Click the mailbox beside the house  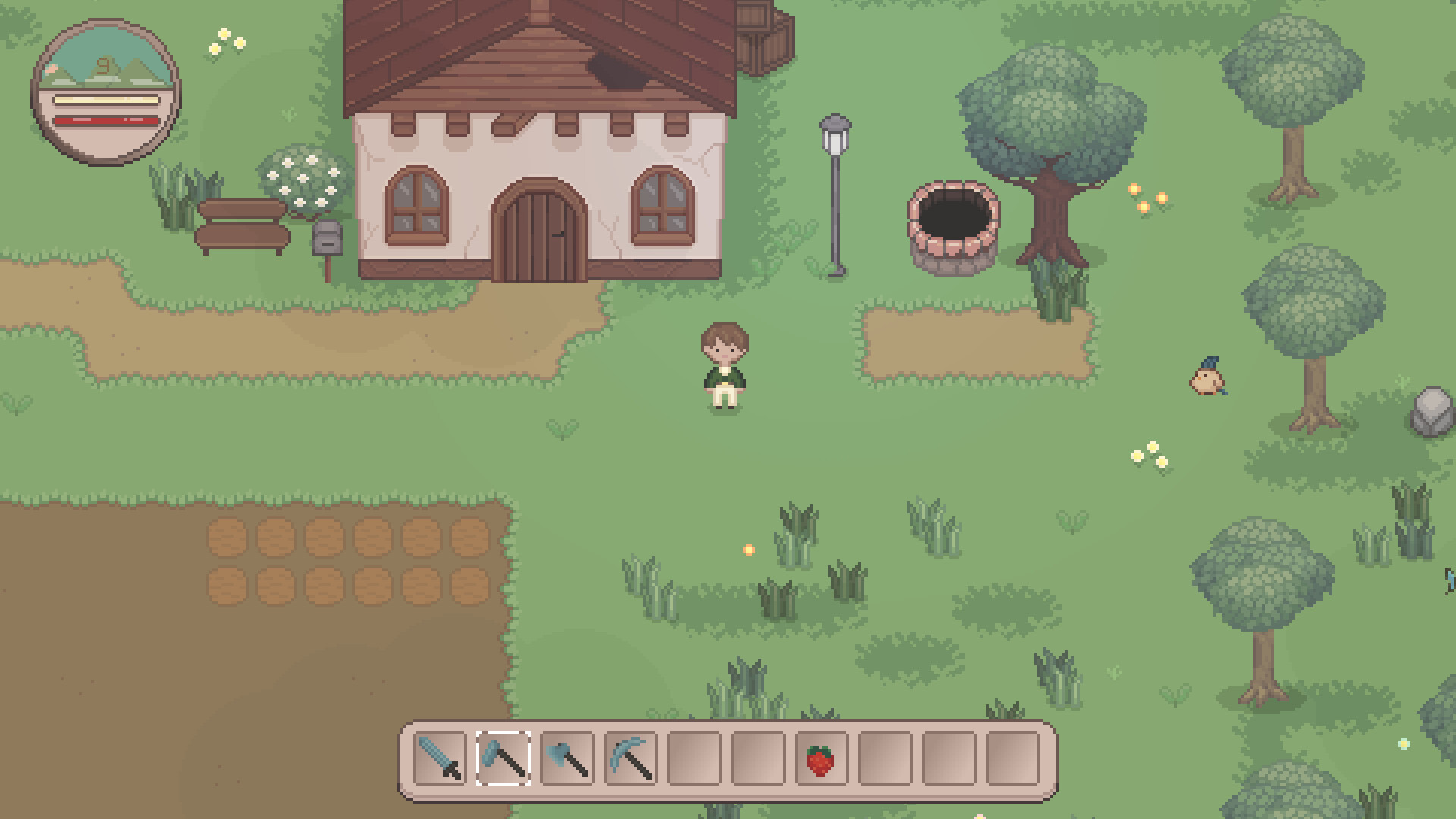[x=326, y=239]
